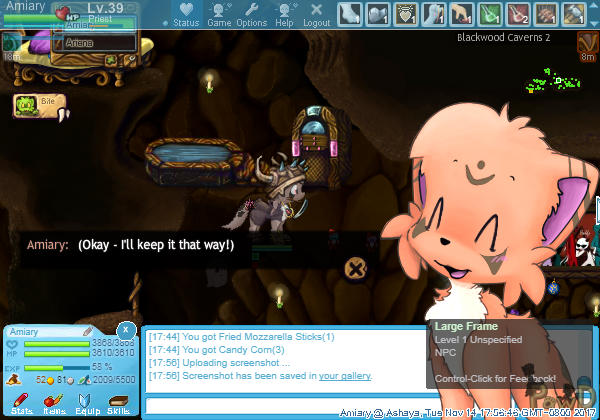600x420 pixels.
Task: Select the Bile pet portrait
Action: 26,103
